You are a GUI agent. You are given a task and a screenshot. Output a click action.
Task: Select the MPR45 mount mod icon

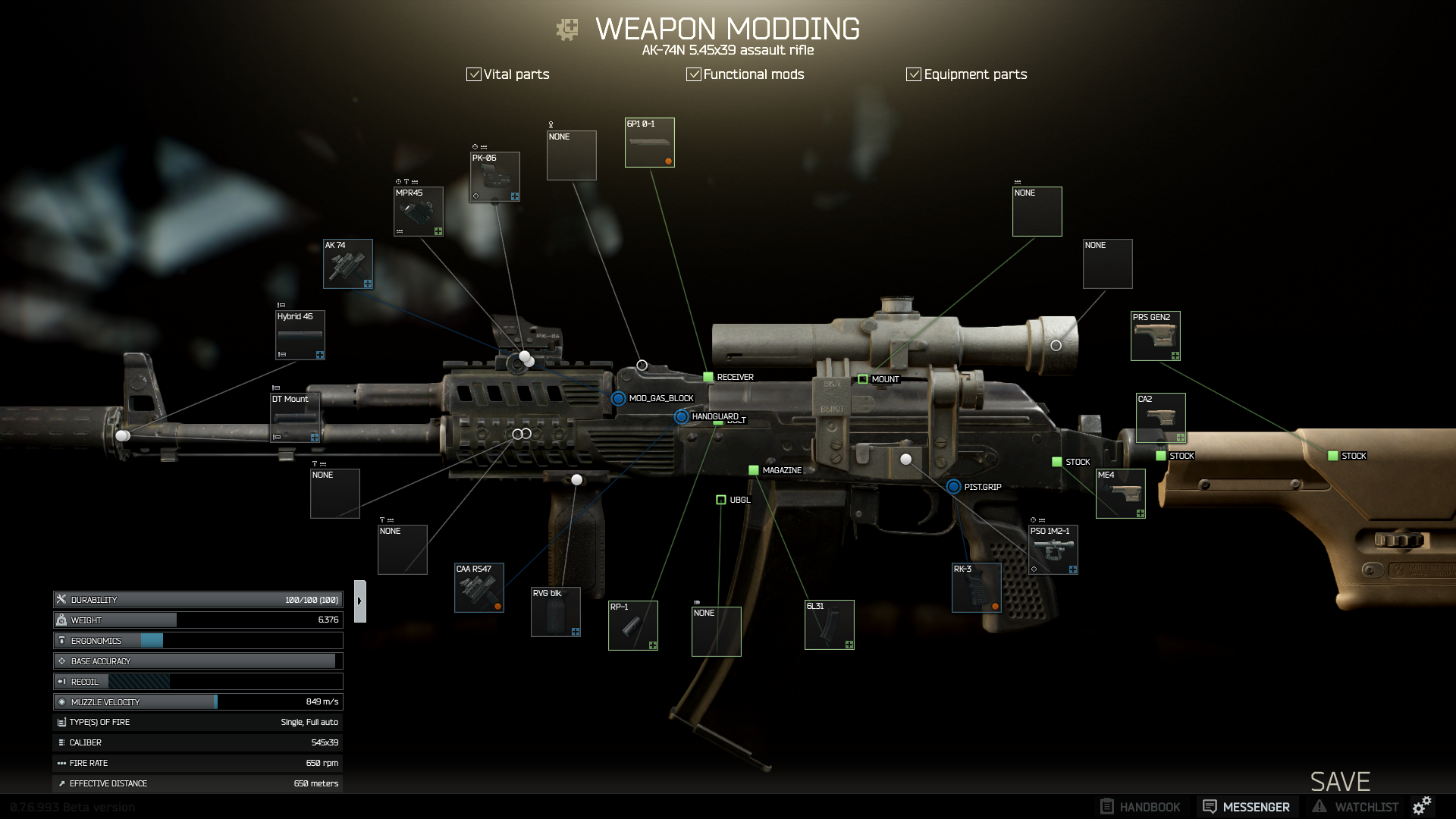pyautogui.click(x=418, y=211)
